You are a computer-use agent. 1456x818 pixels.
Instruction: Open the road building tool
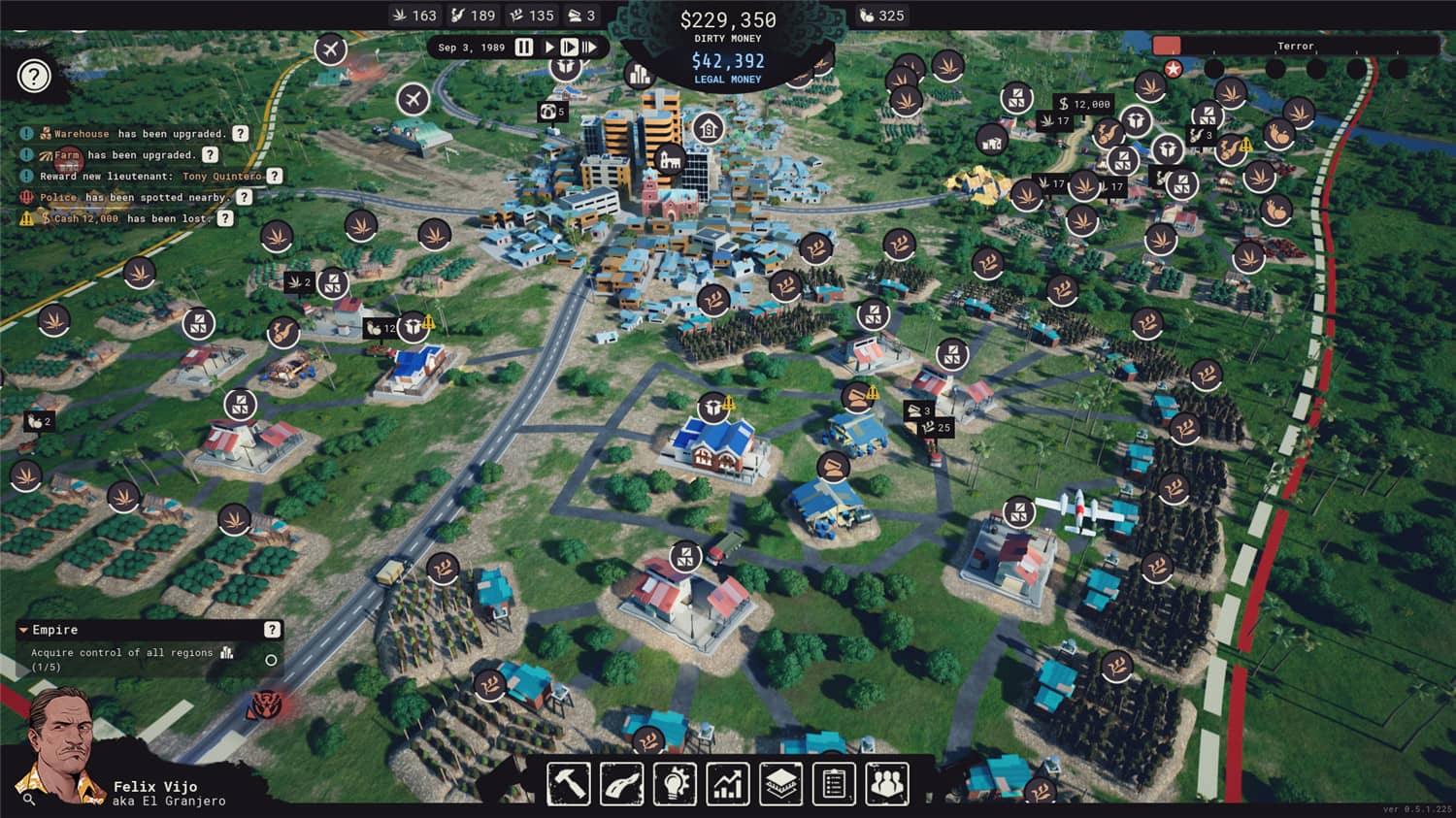(x=620, y=784)
